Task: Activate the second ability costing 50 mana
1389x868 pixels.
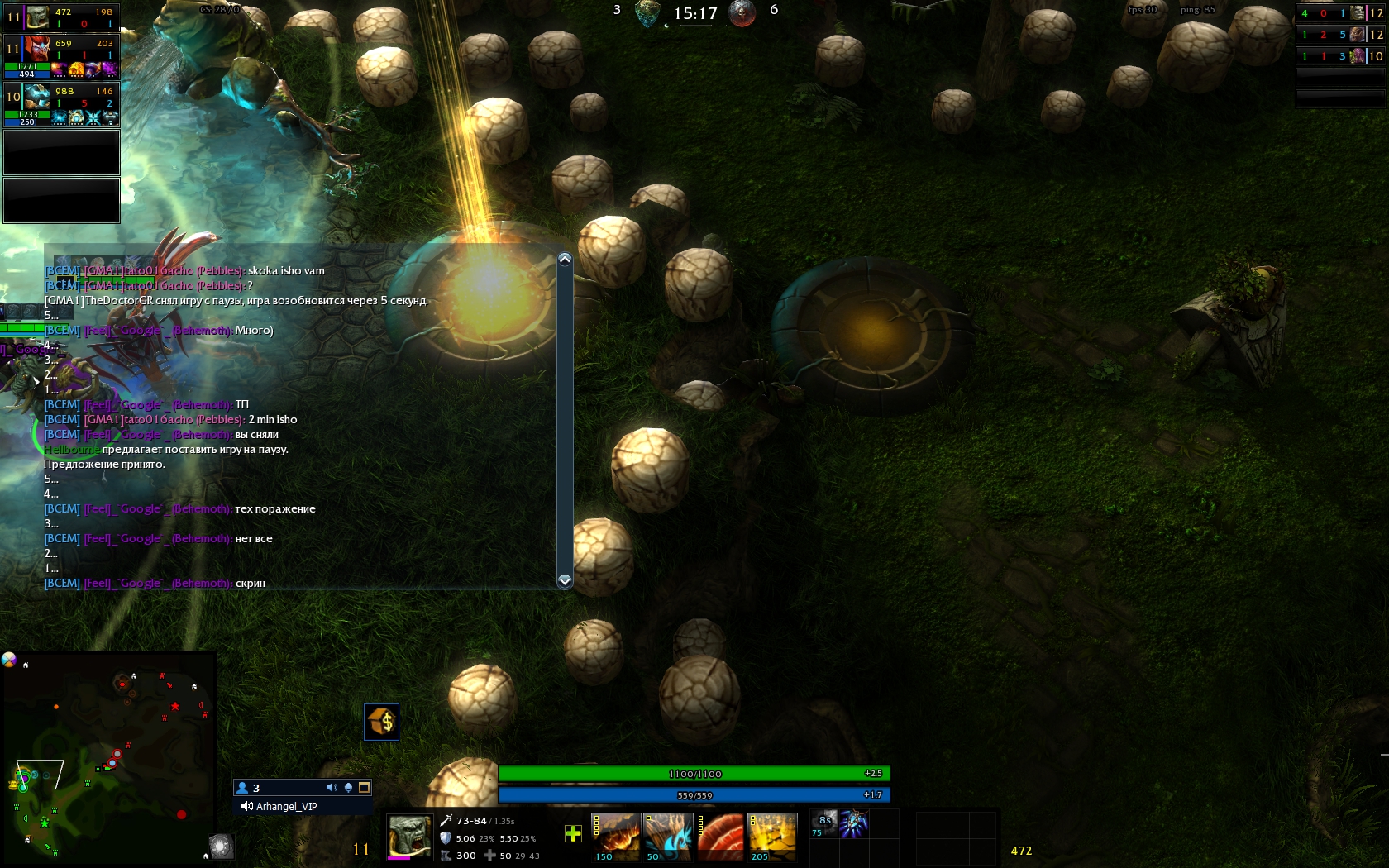Action: (x=668, y=835)
